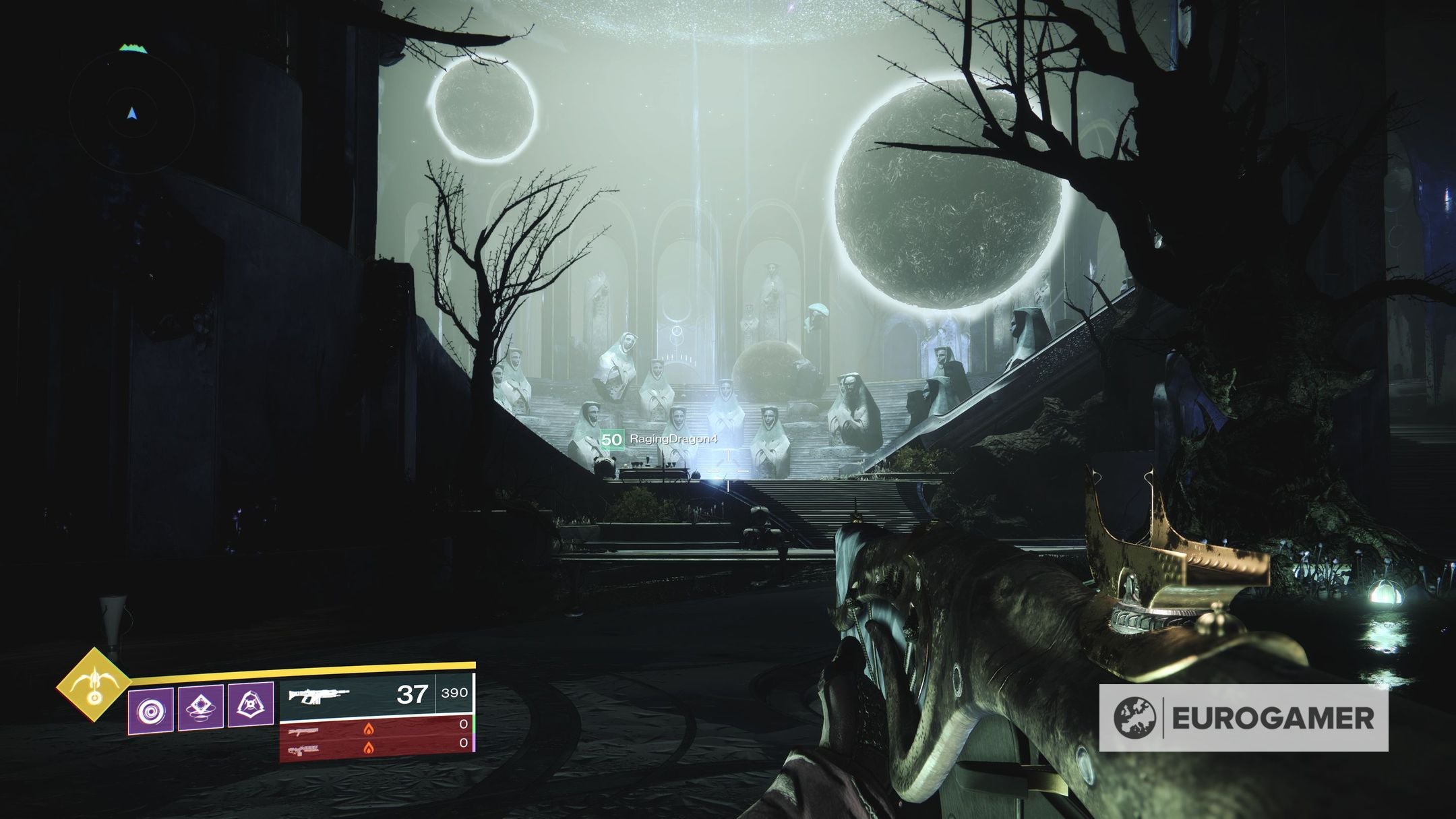Select the equipped auto rifle icon
Image resolution: width=1456 pixels, height=819 pixels.
319,696
